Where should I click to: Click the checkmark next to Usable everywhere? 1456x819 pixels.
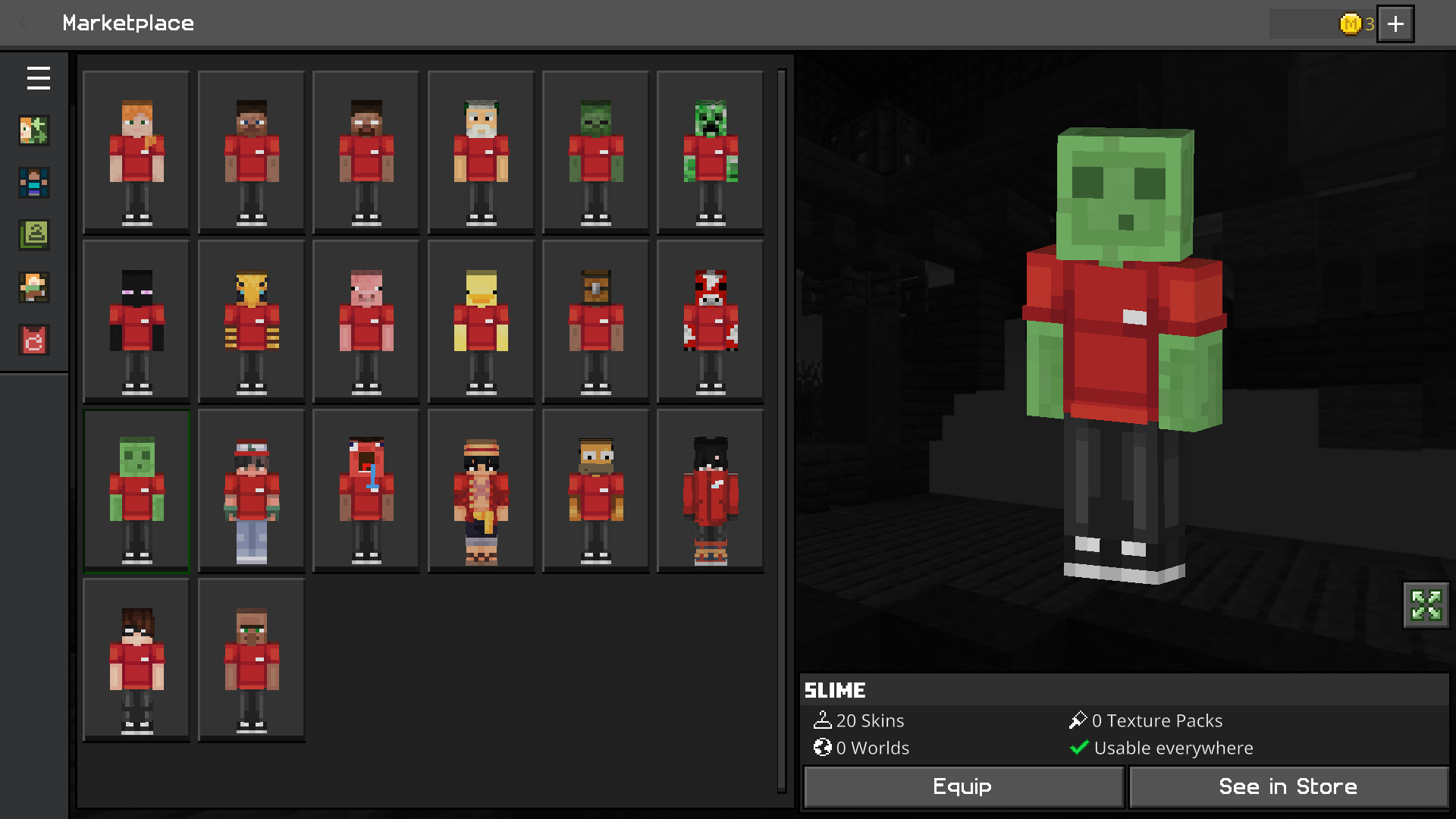coord(1079,748)
